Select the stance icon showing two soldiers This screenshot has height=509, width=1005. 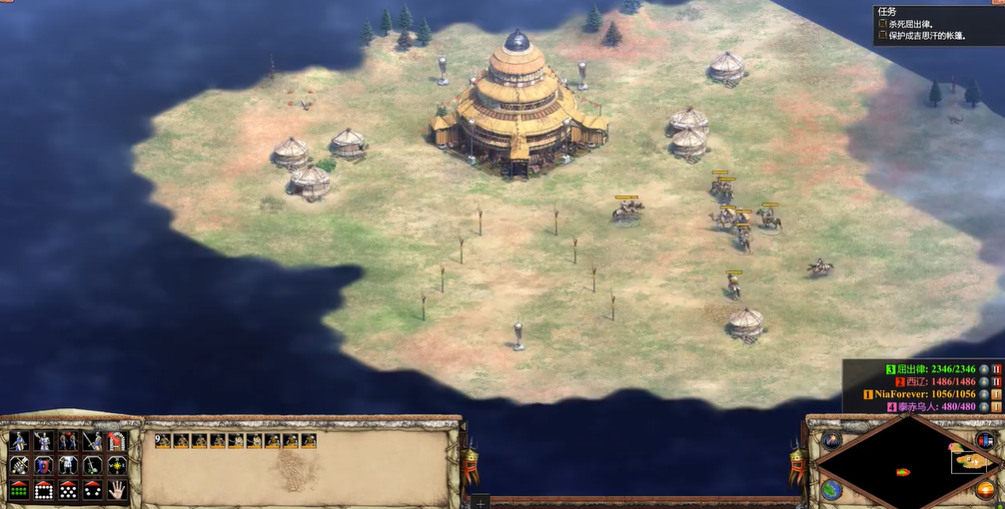pos(68,441)
